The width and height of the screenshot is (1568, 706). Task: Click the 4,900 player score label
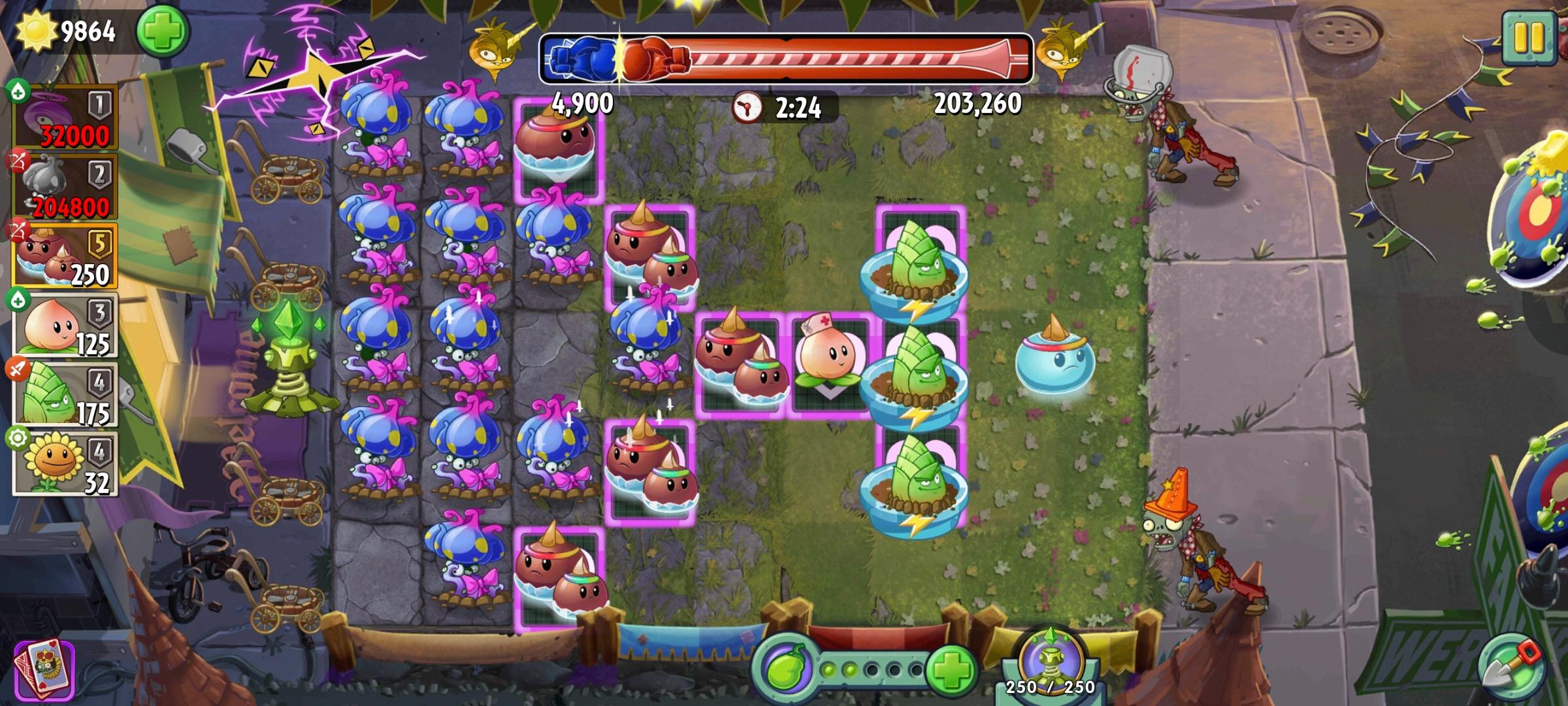click(x=580, y=102)
